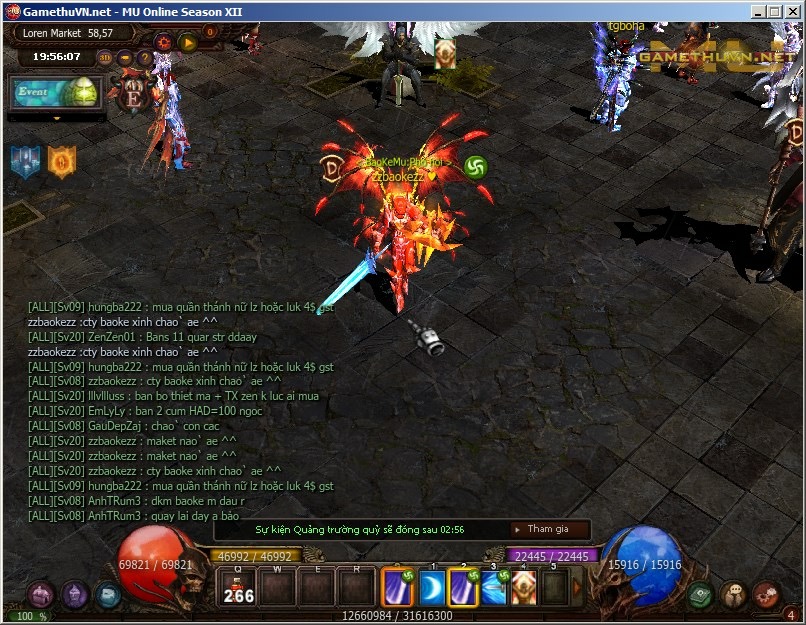806x625 pixels.
Task: Click the orange arrow beside the skill bar
Action: [576, 587]
